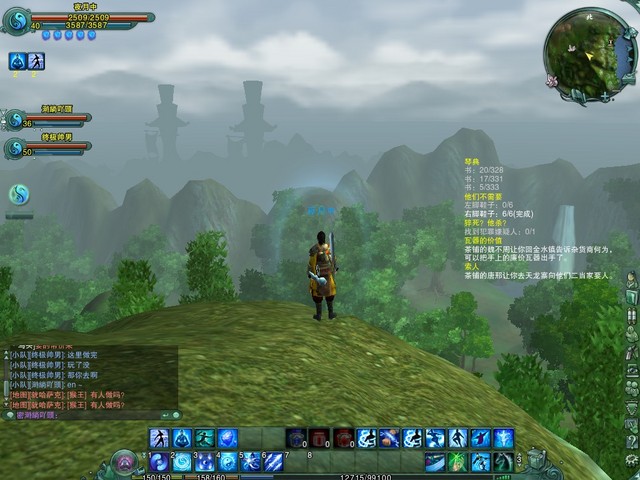Select the blue crystal skill in upper bar
This screenshot has height=480, width=640.
tap(228, 438)
